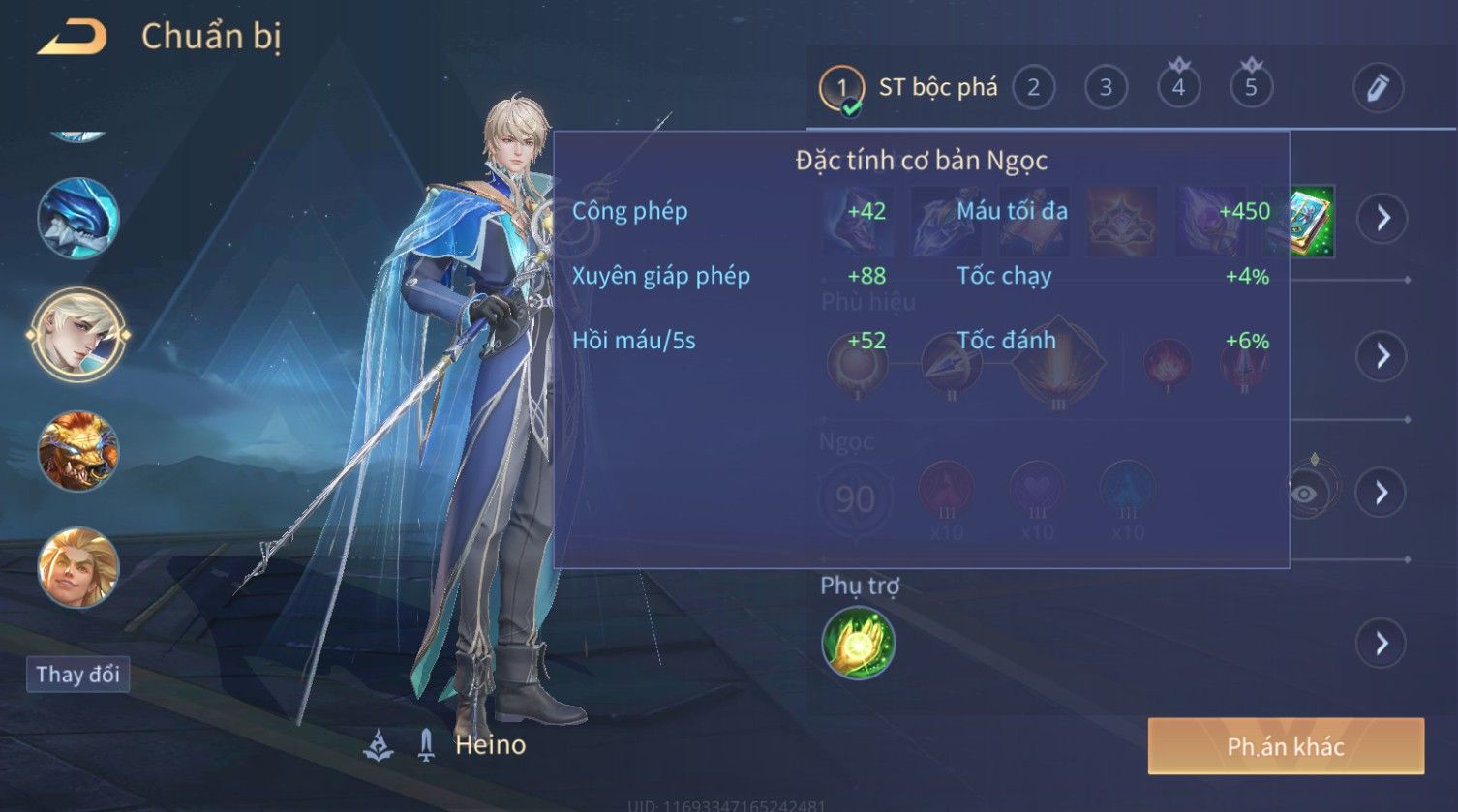Click the Phương án khác button

[1285, 746]
